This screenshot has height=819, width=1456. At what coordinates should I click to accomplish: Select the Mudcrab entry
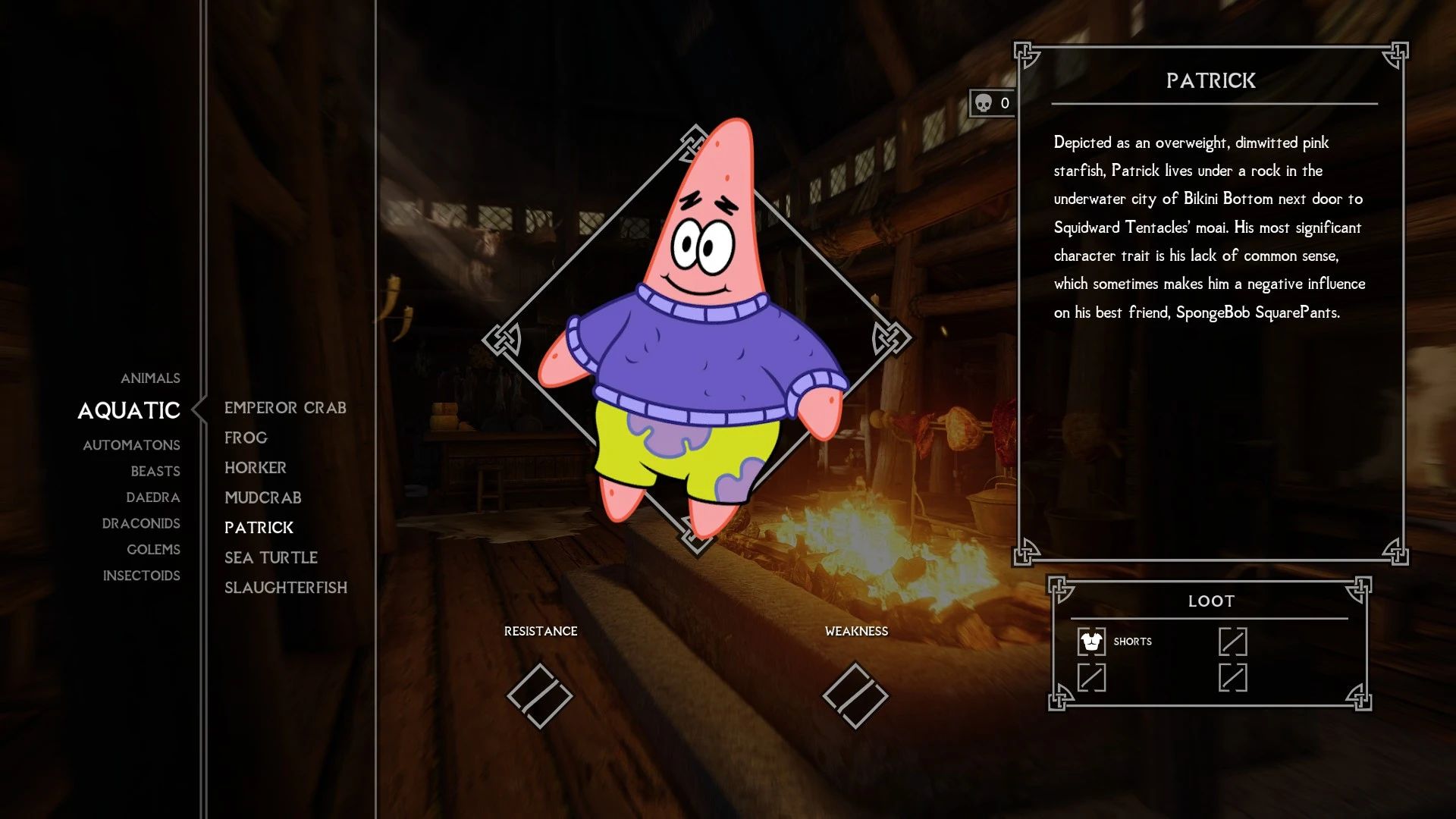[x=262, y=497]
